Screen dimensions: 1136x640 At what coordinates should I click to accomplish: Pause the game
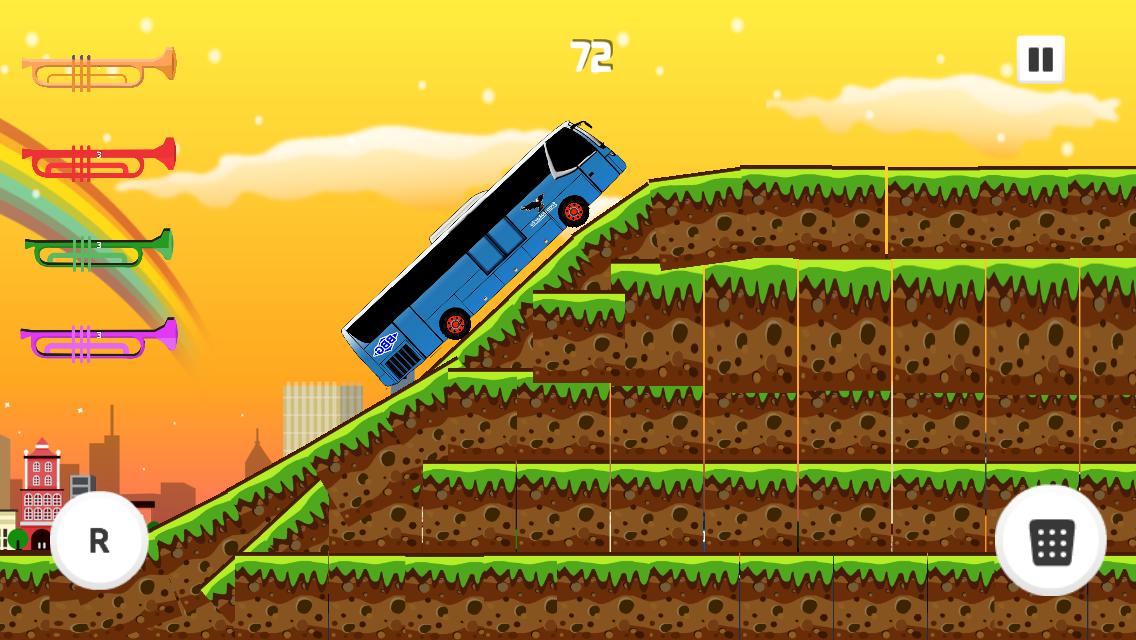[1040, 59]
